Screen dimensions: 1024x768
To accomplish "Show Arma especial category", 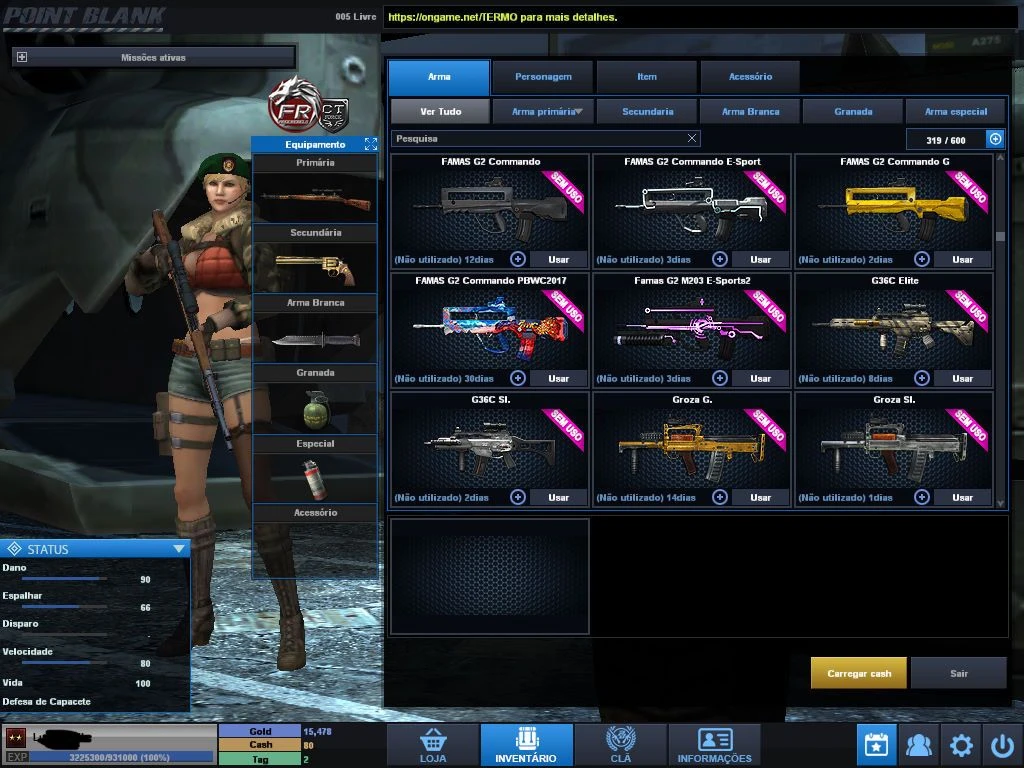I will (x=956, y=112).
